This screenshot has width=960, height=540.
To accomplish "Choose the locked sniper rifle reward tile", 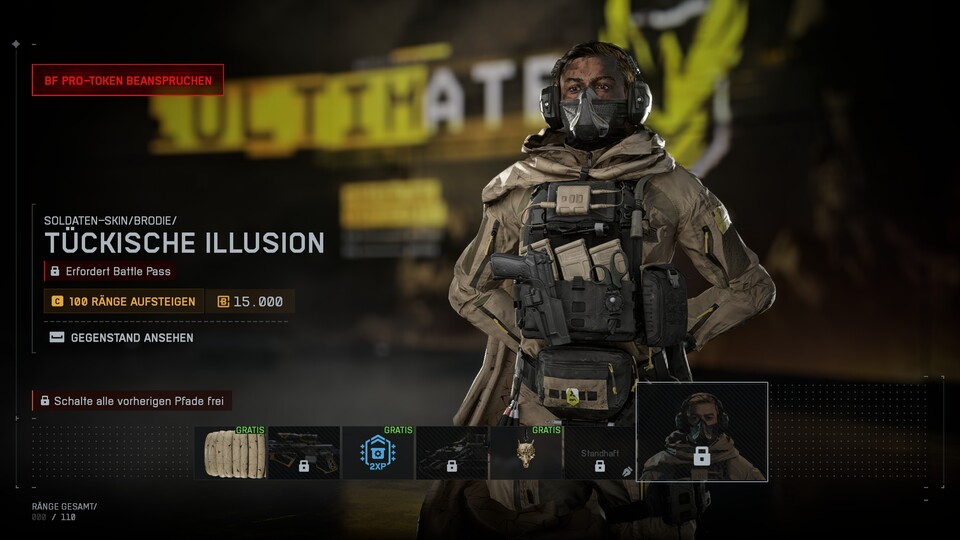I will click(x=304, y=453).
